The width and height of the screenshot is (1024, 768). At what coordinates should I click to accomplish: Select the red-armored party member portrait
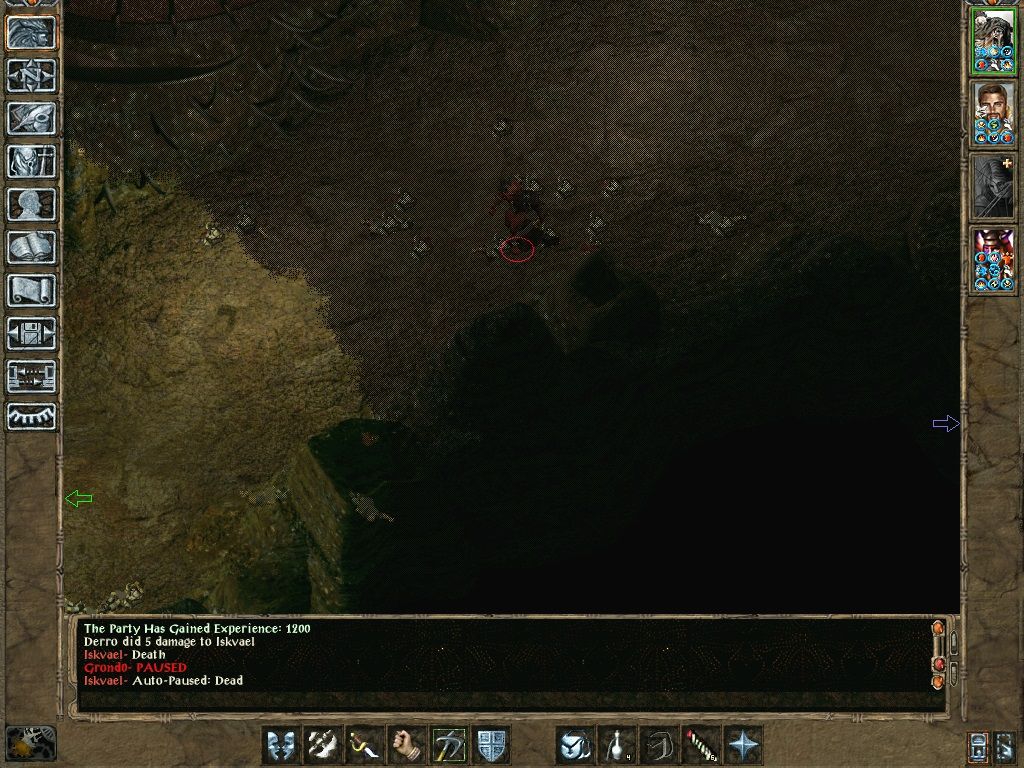(x=992, y=260)
